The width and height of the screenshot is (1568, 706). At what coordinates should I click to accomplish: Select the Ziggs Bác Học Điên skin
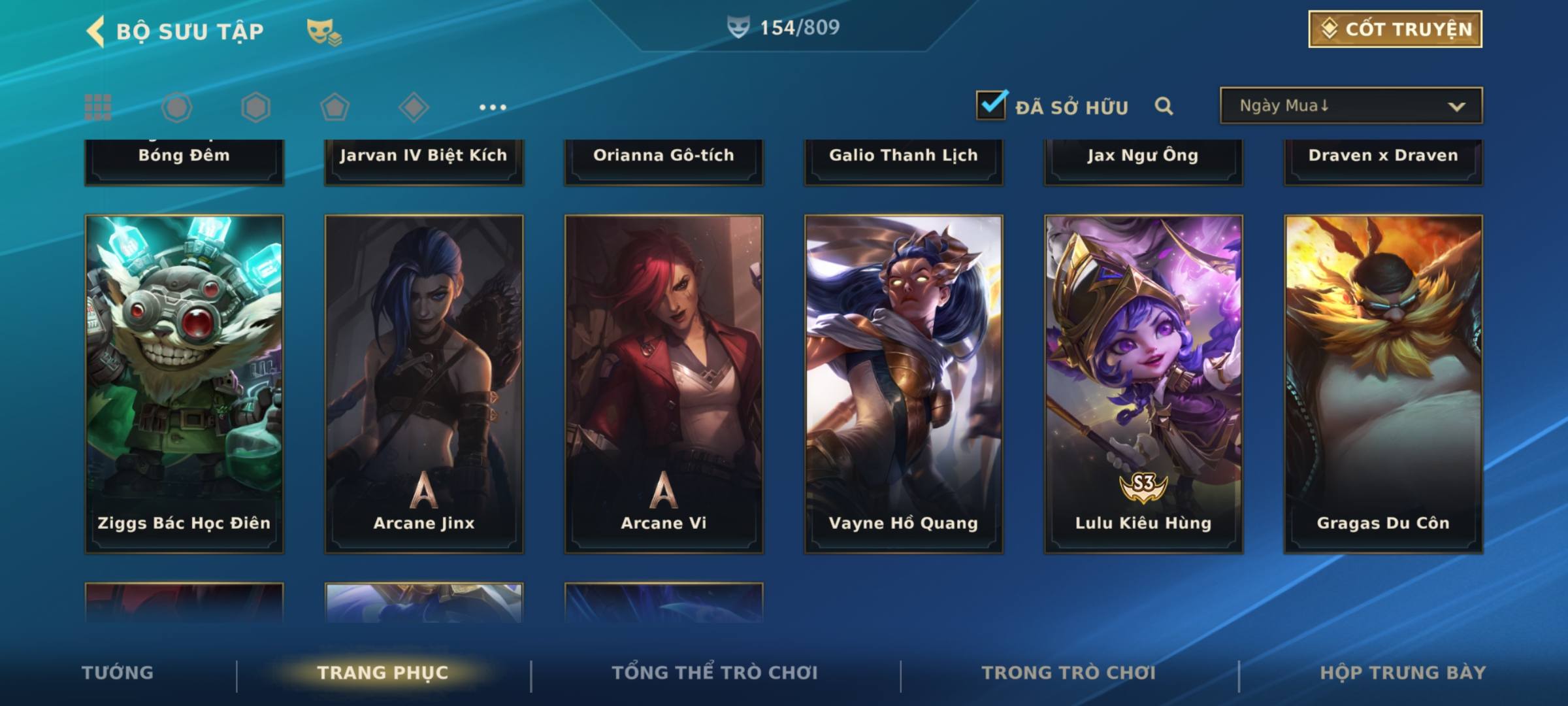coord(184,384)
